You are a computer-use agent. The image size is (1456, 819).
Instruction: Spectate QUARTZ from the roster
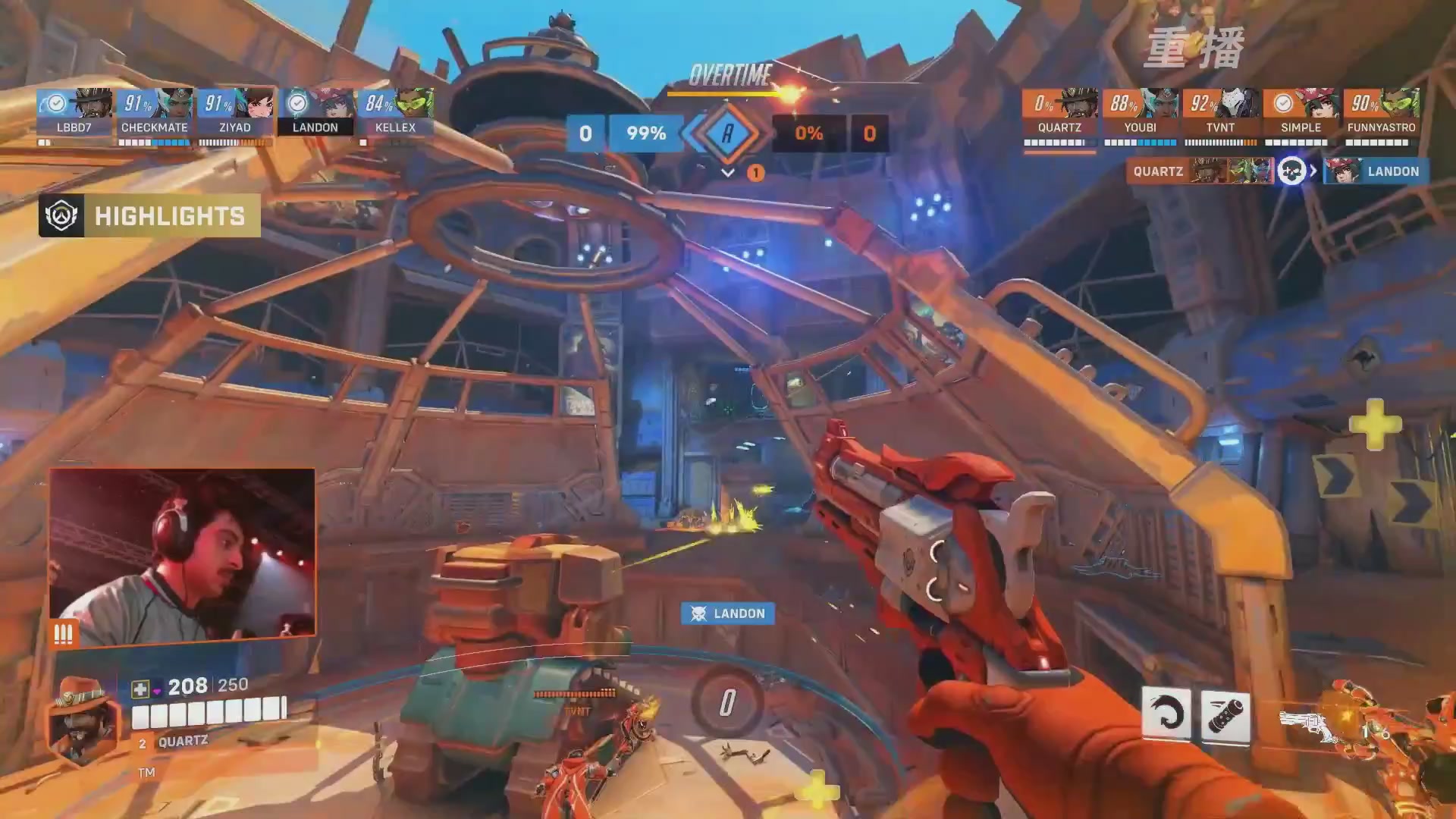(1059, 114)
